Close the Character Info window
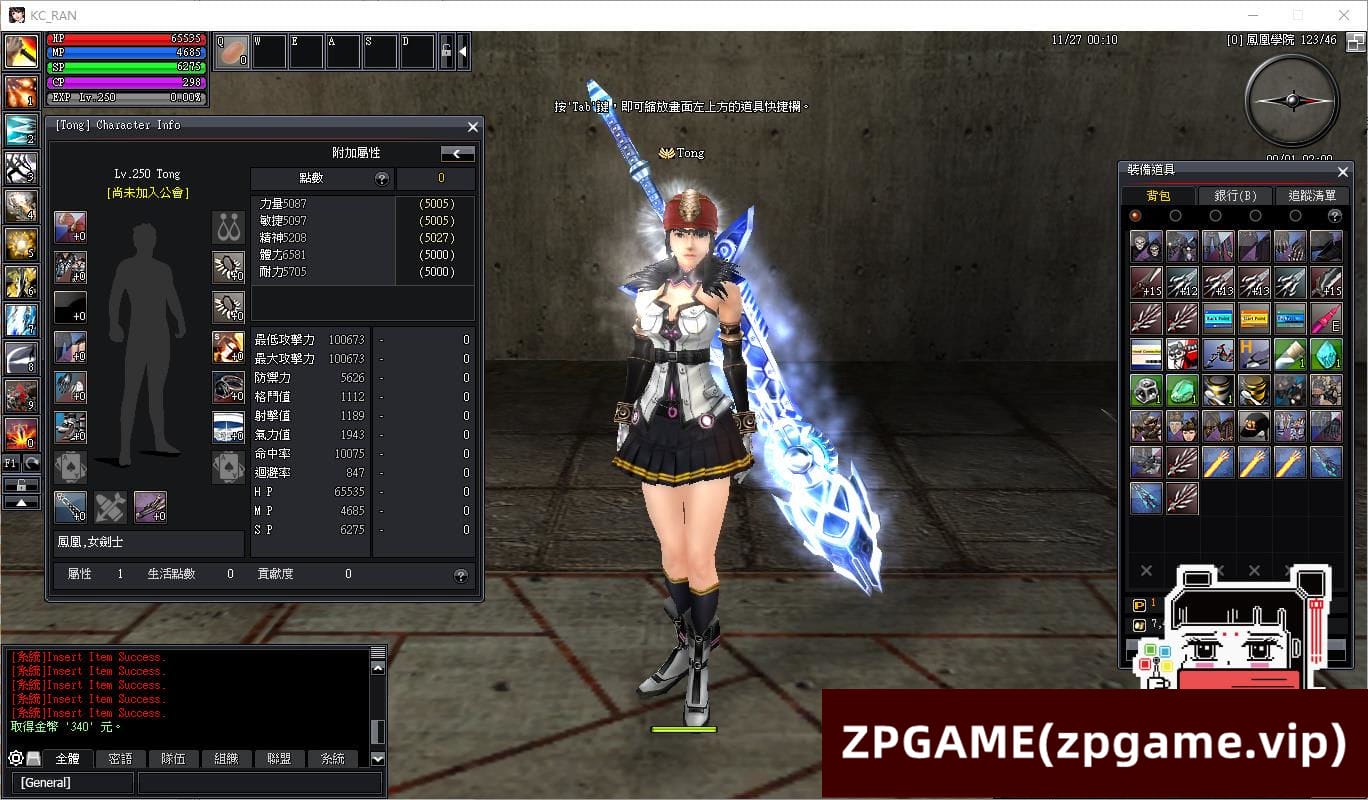1368x800 pixels. pyautogui.click(x=473, y=127)
